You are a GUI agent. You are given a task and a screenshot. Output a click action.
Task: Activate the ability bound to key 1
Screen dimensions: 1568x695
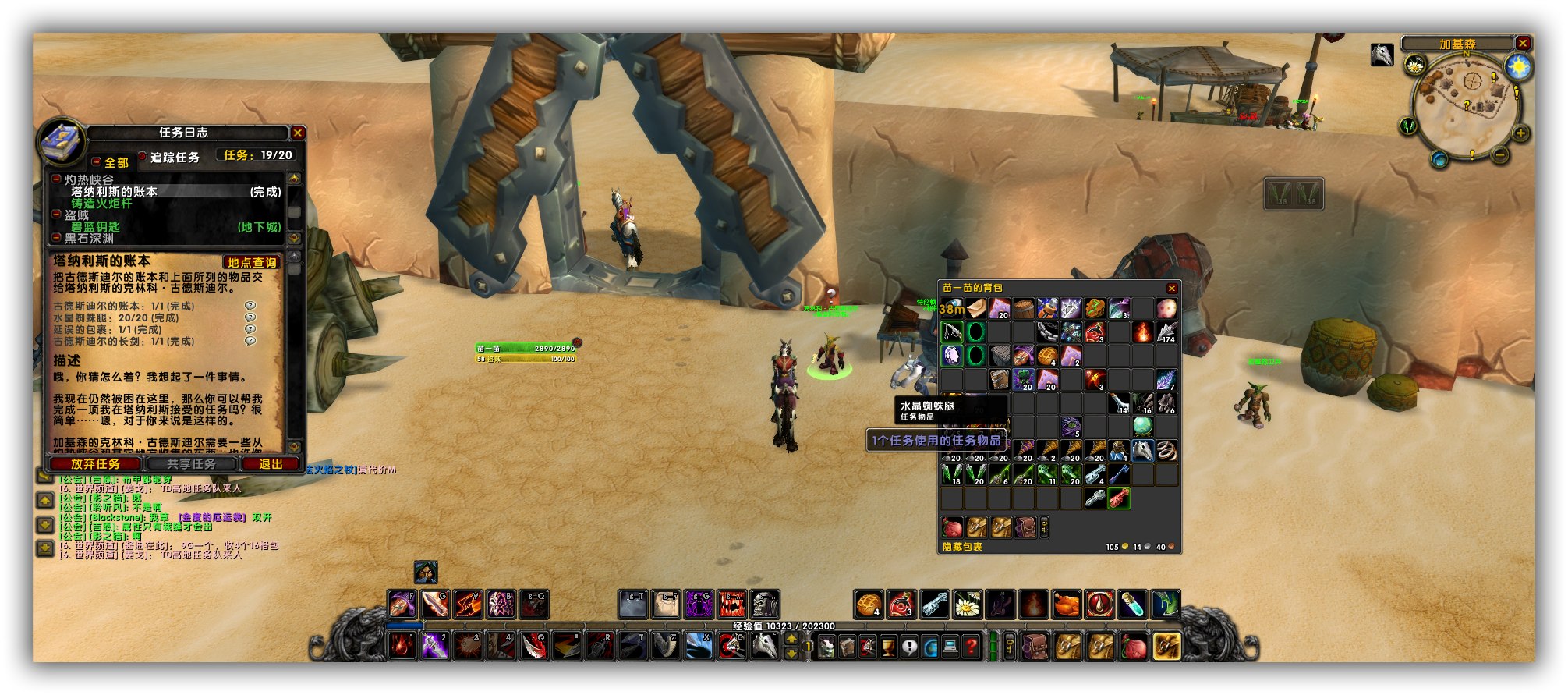pos(402,645)
